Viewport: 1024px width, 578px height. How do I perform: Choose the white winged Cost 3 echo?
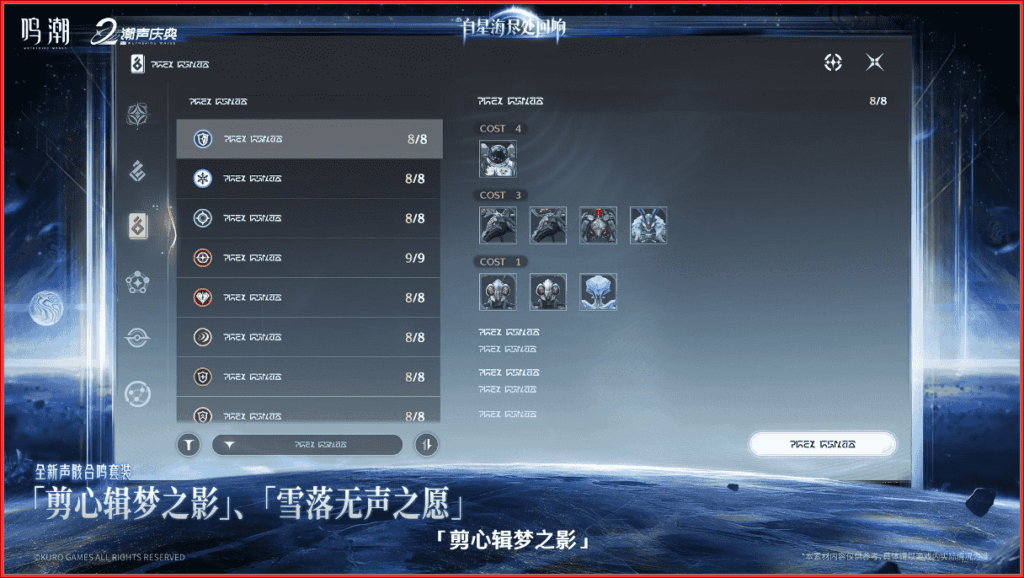click(x=648, y=225)
